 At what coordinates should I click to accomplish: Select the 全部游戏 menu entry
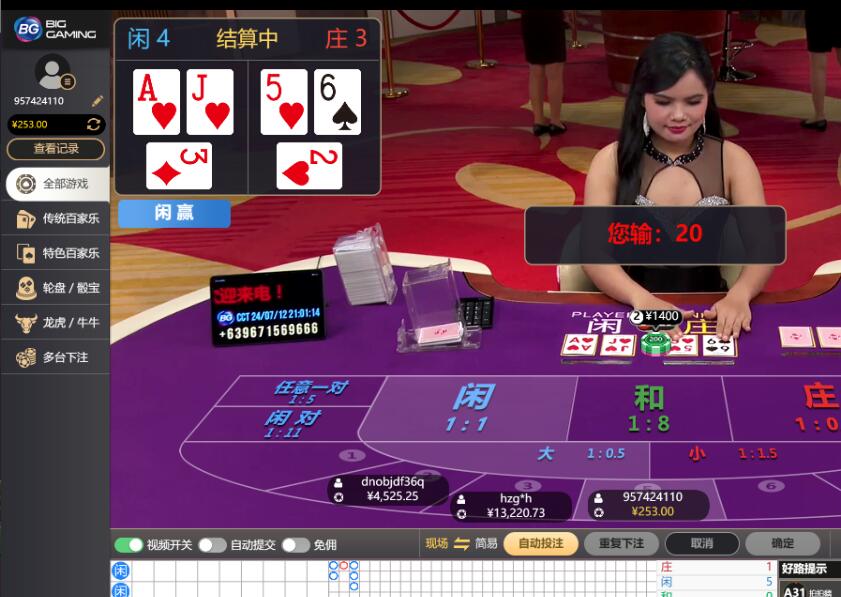click(x=57, y=184)
